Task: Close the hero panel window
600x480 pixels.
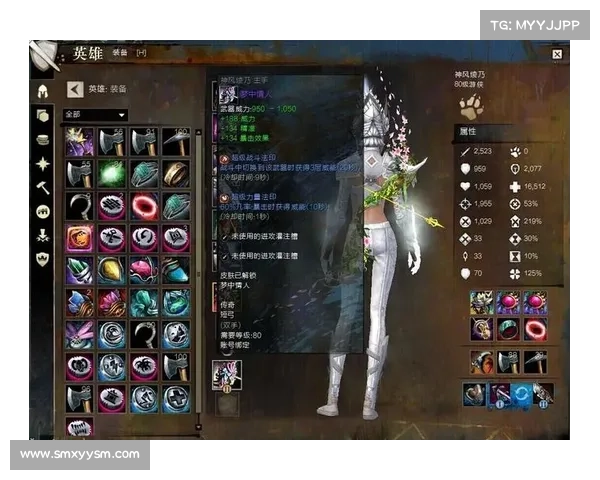Action: (x=557, y=55)
